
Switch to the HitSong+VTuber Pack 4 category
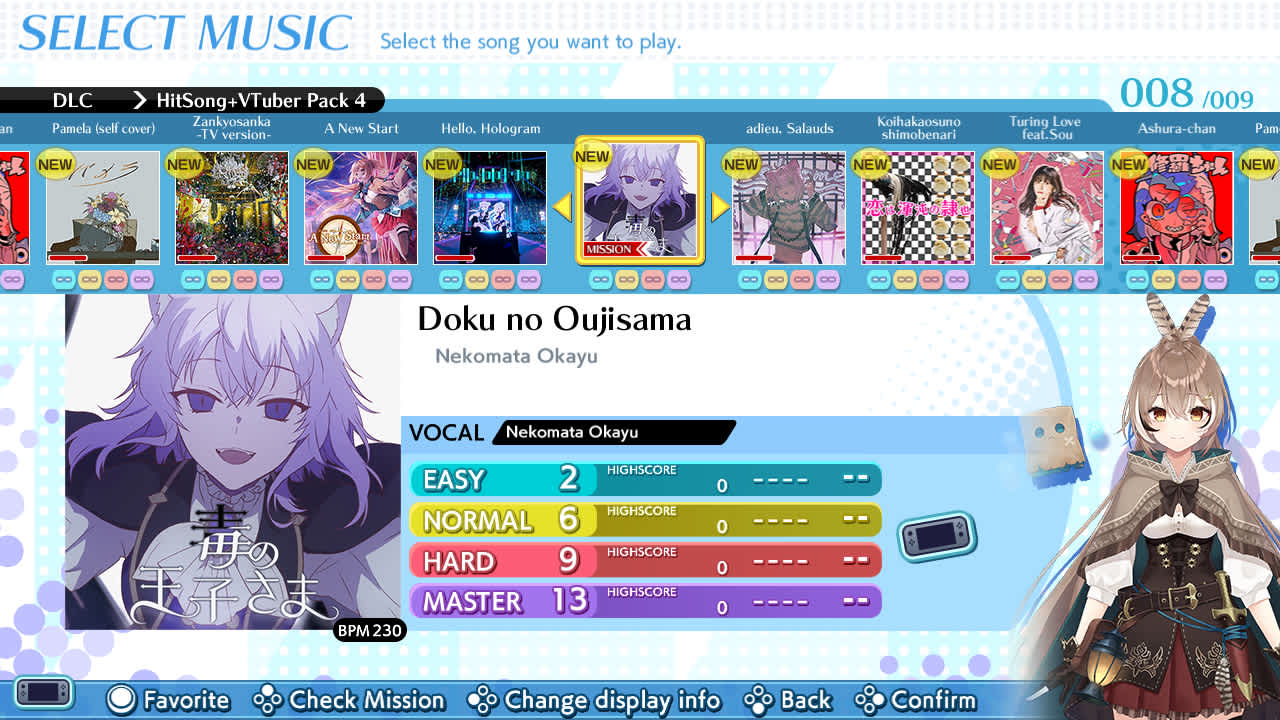(263, 101)
